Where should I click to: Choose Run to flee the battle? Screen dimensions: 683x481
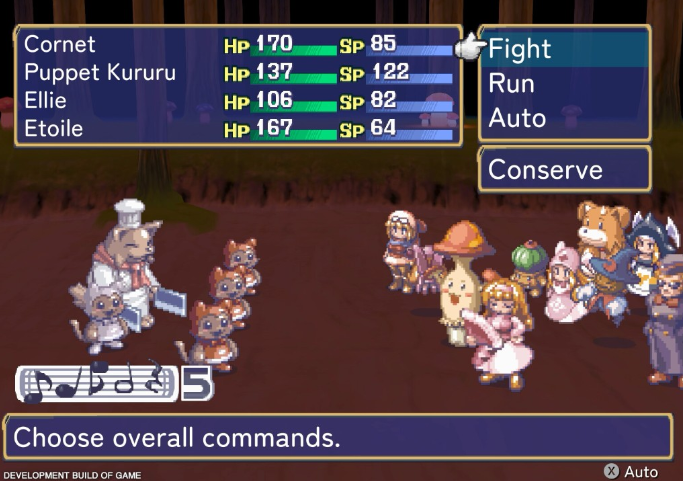click(x=511, y=83)
